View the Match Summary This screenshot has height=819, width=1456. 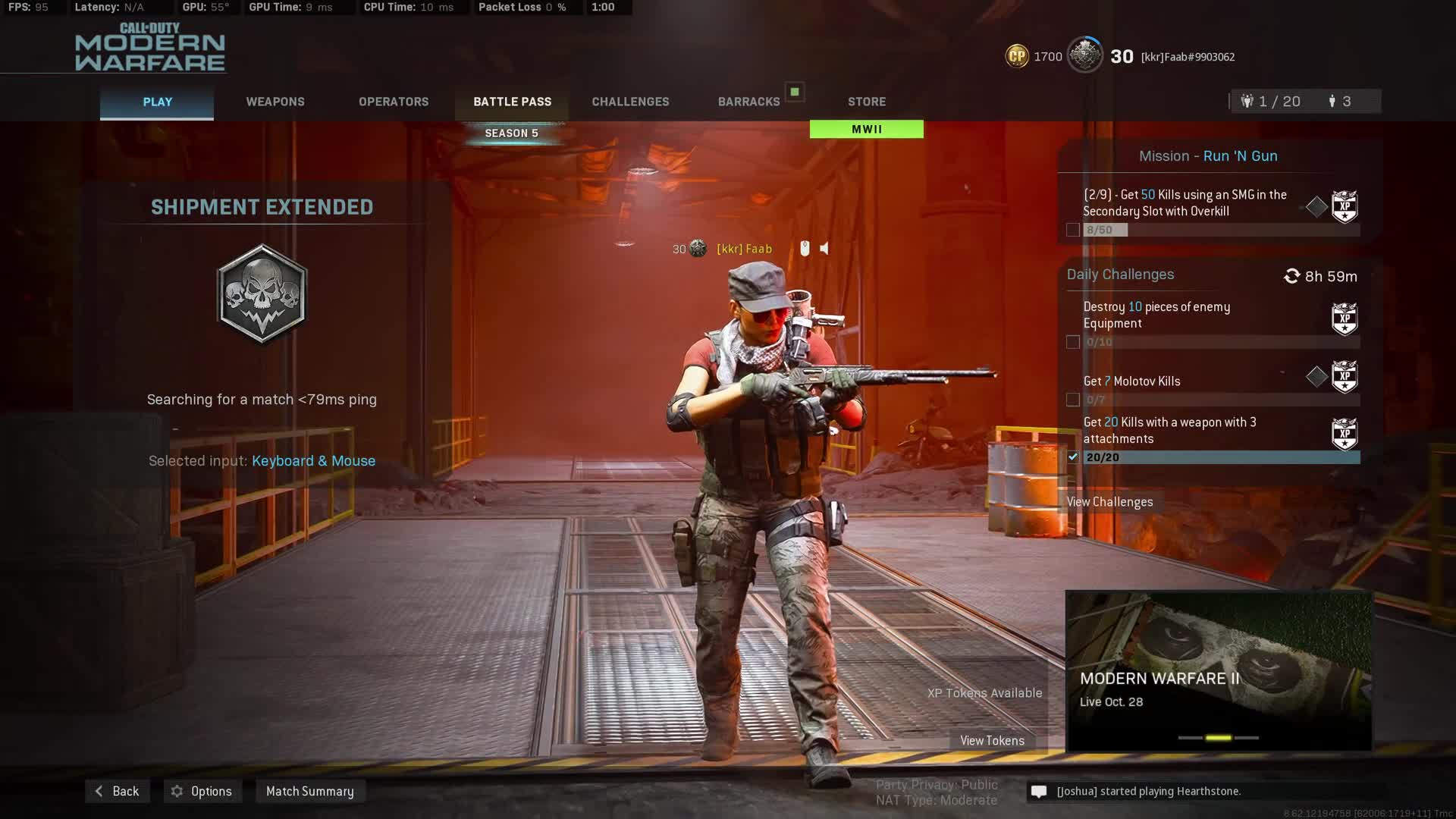310,791
